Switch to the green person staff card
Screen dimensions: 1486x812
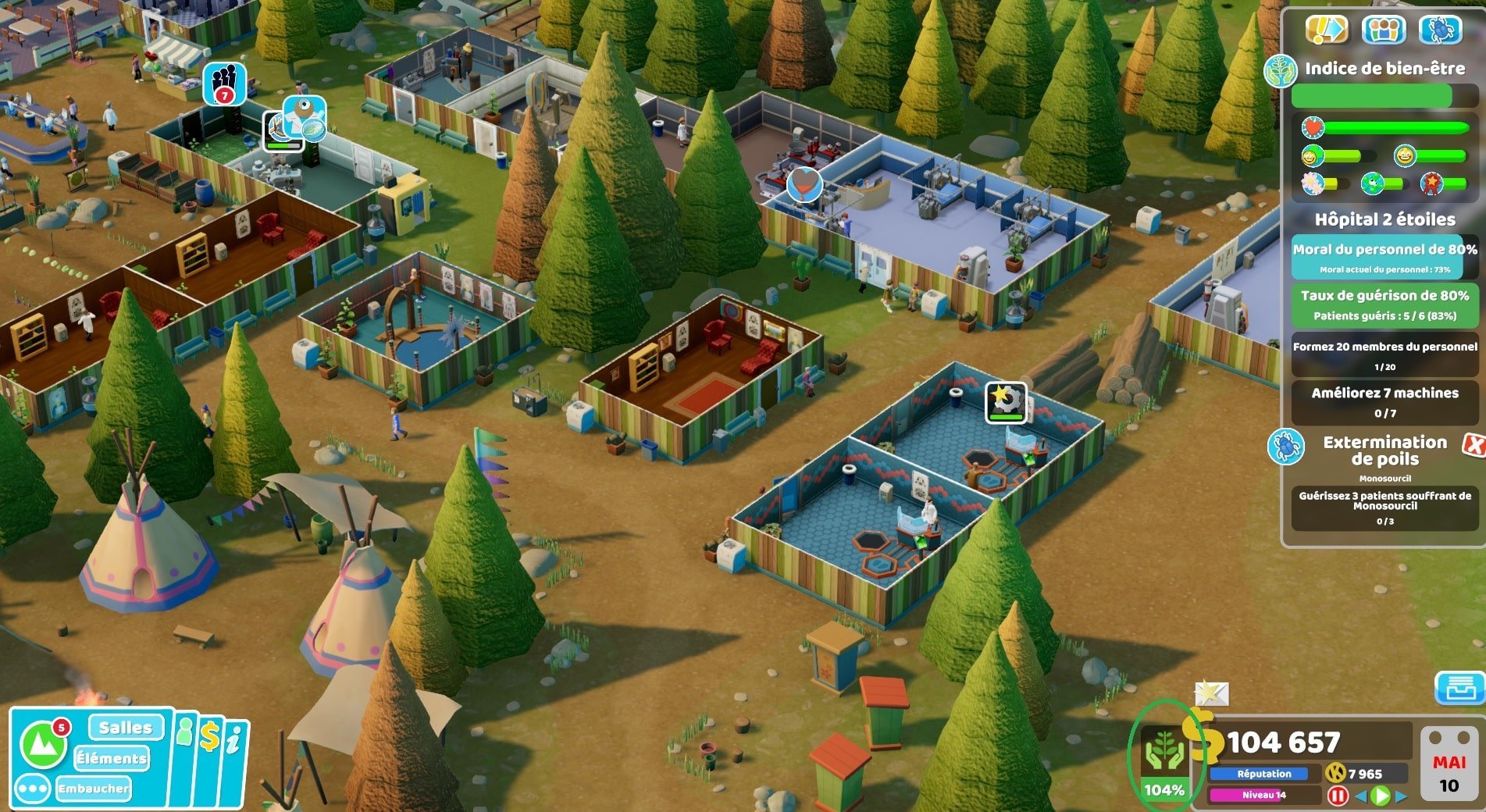click(x=184, y=734)
